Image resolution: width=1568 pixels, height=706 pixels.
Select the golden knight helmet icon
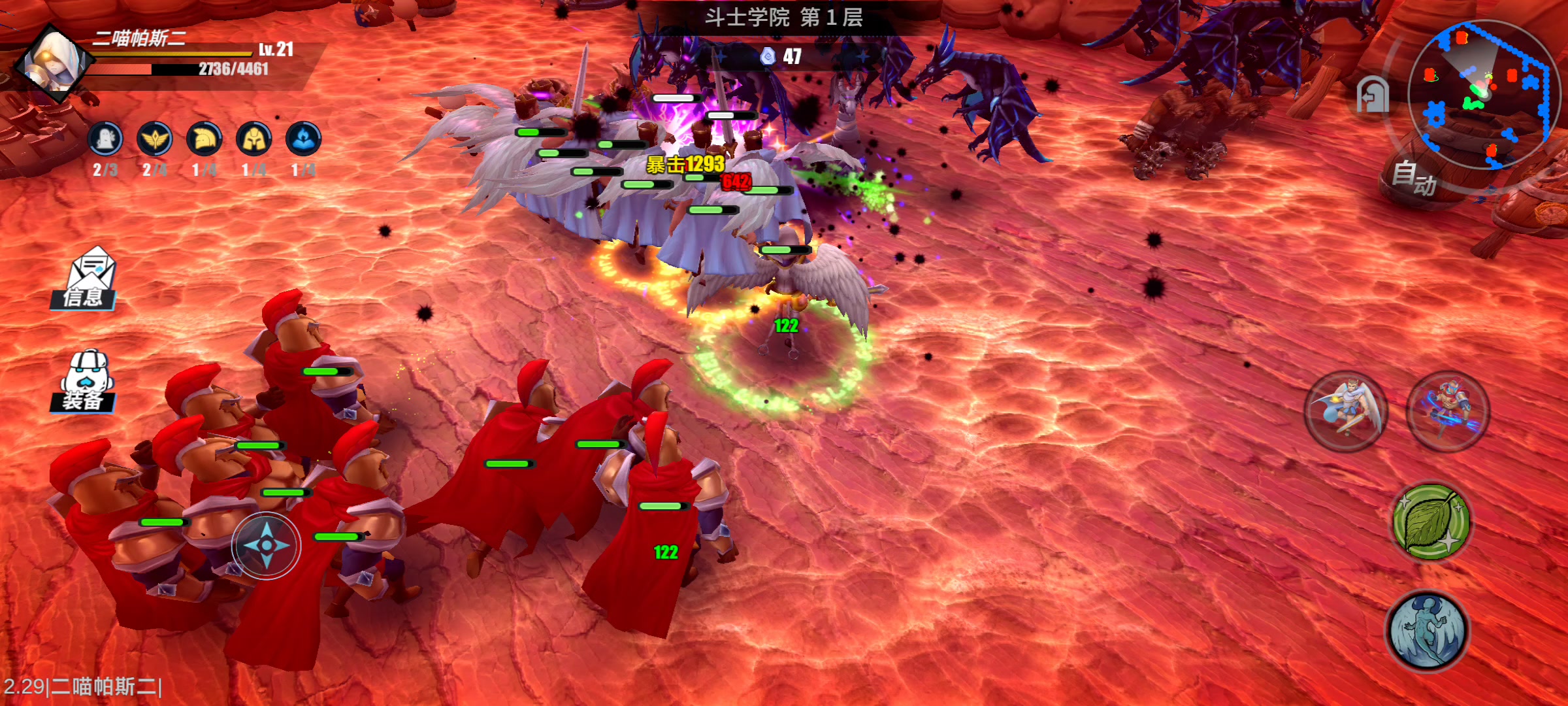[x=254, y=139]
